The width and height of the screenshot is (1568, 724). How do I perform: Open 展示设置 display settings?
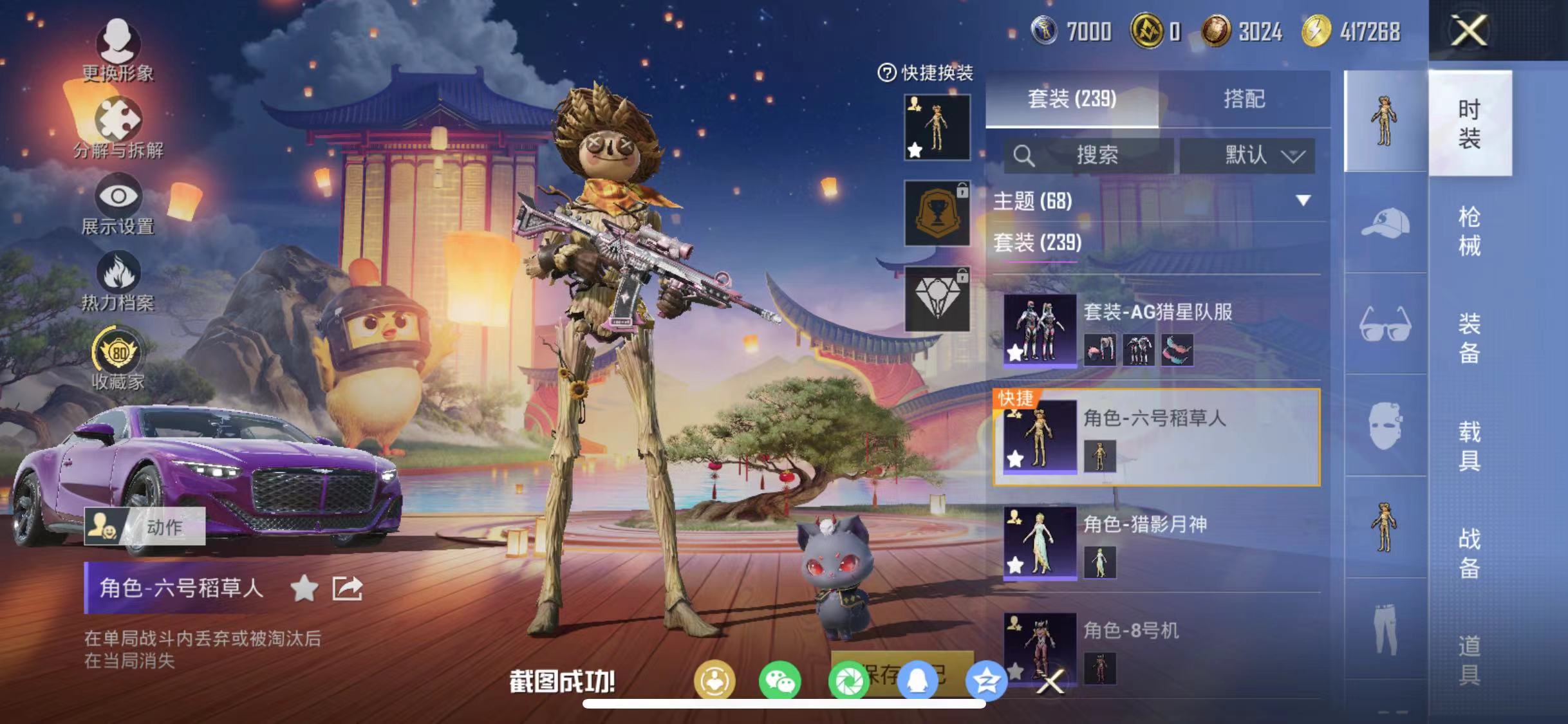click(118, 204)
